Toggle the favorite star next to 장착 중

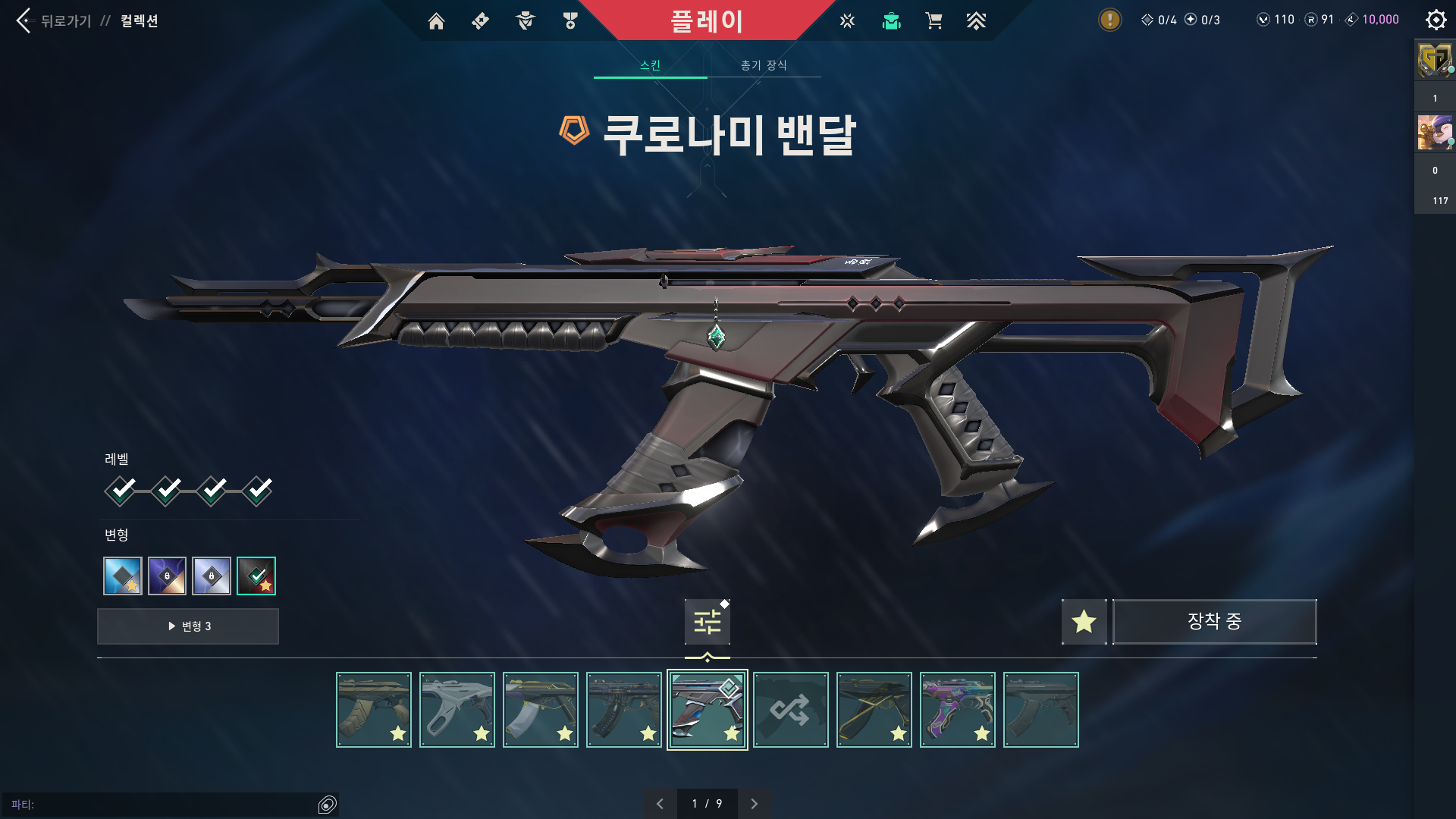pyautogui.click(x=1084, y=622)
